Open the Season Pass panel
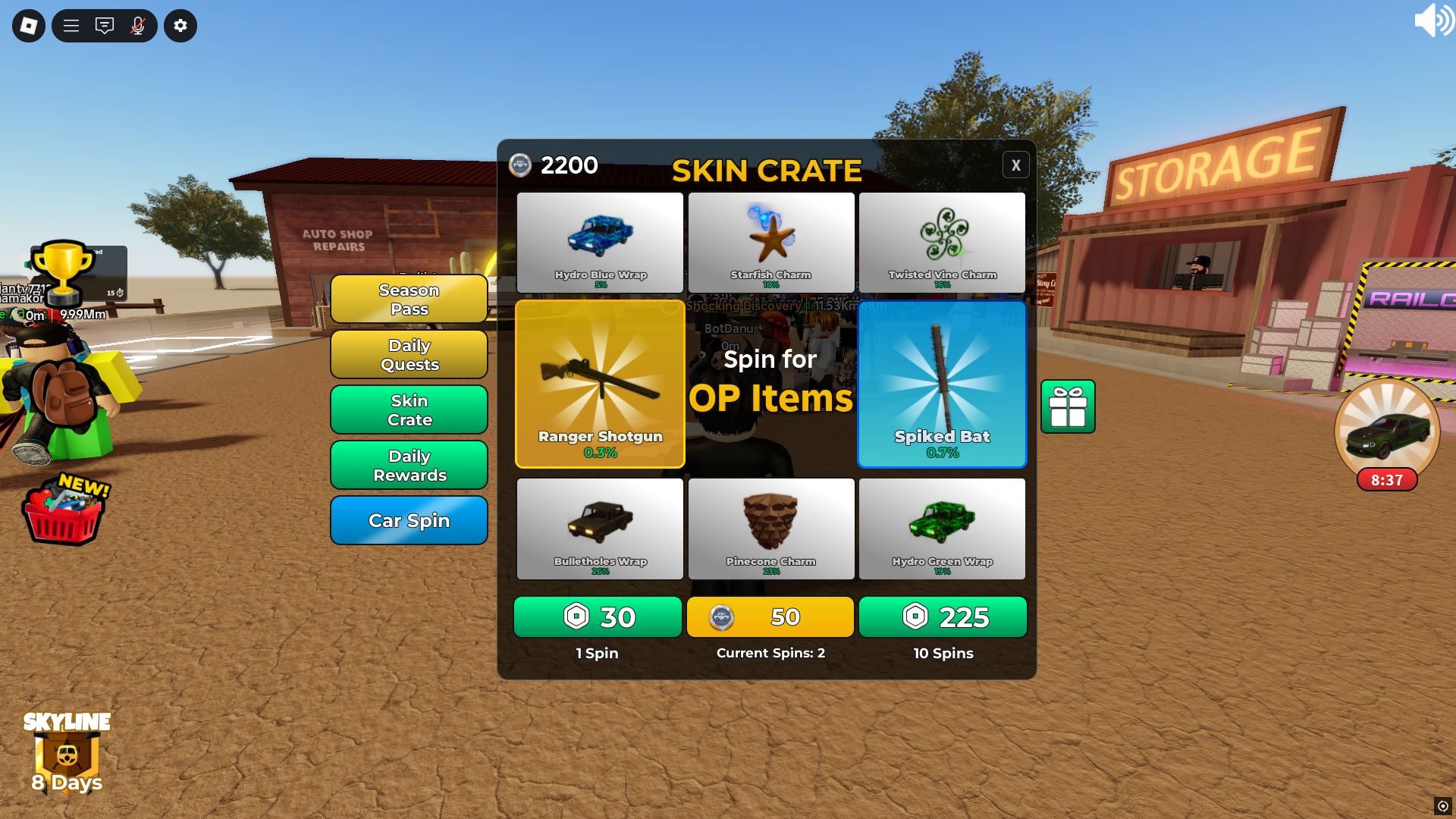This screenshot has height=819, width=1456. click(x=409, y=299)
